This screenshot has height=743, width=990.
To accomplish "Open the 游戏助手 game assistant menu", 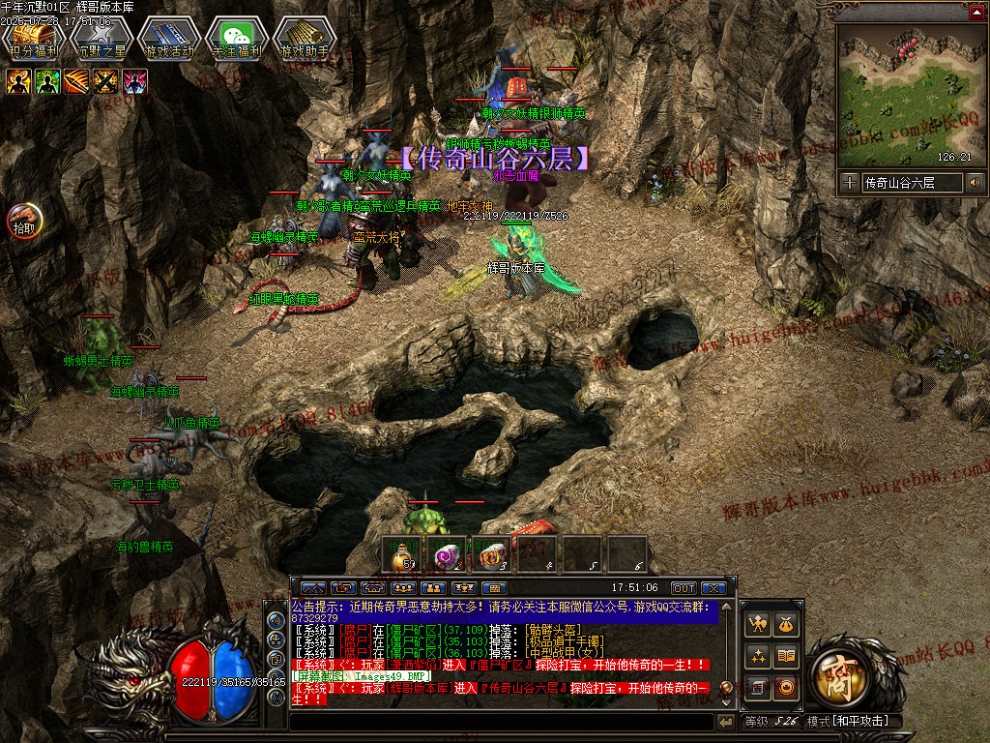I will pyautogui.click(x=305, y=39).
